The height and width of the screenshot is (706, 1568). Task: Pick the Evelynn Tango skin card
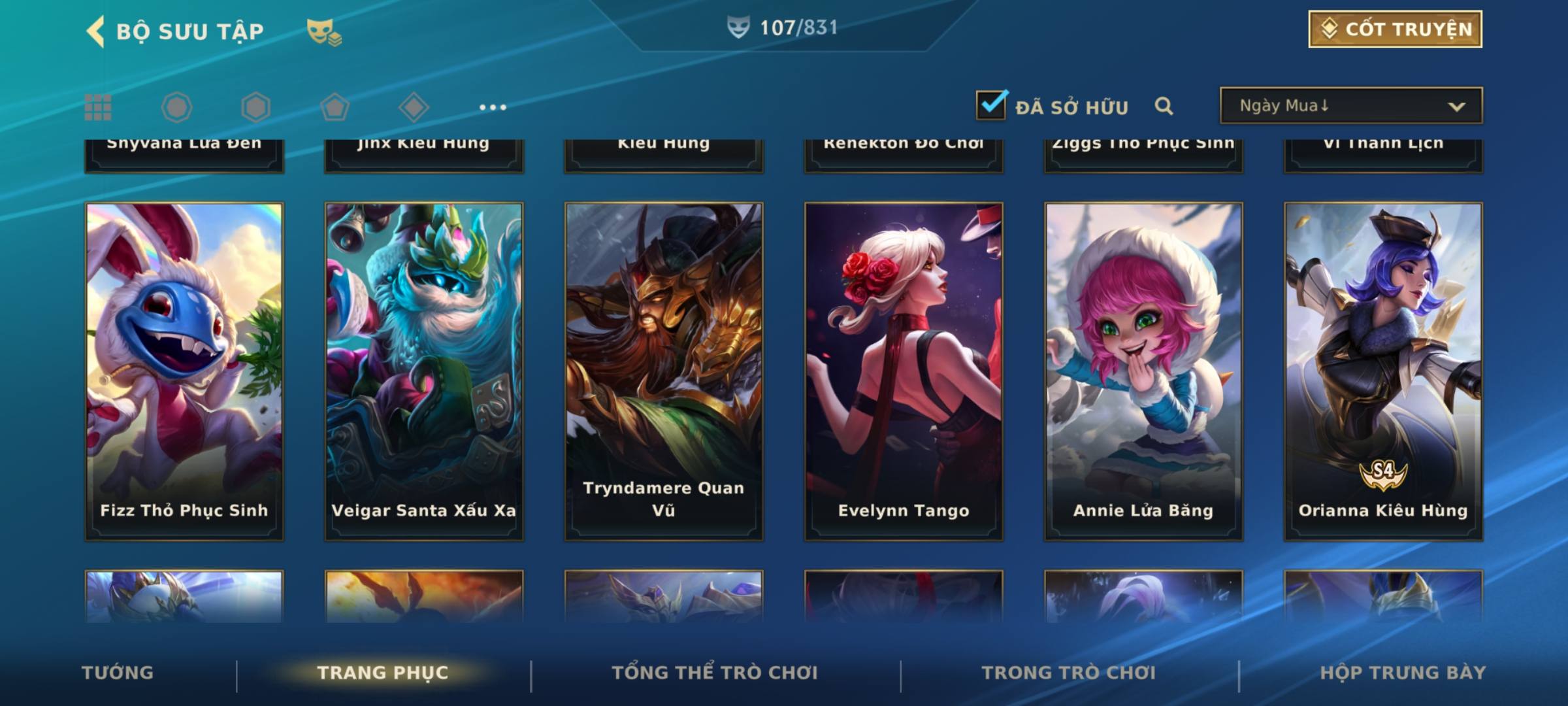click(904, 371)
